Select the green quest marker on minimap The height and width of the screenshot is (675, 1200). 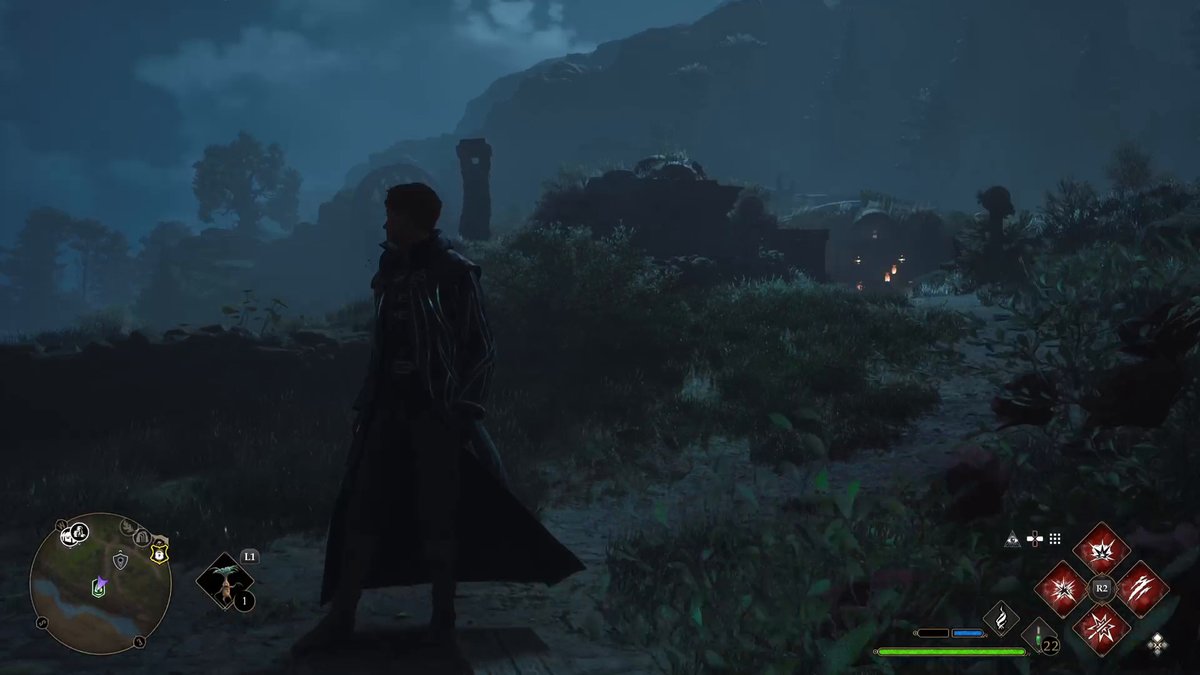coord(98,587)
